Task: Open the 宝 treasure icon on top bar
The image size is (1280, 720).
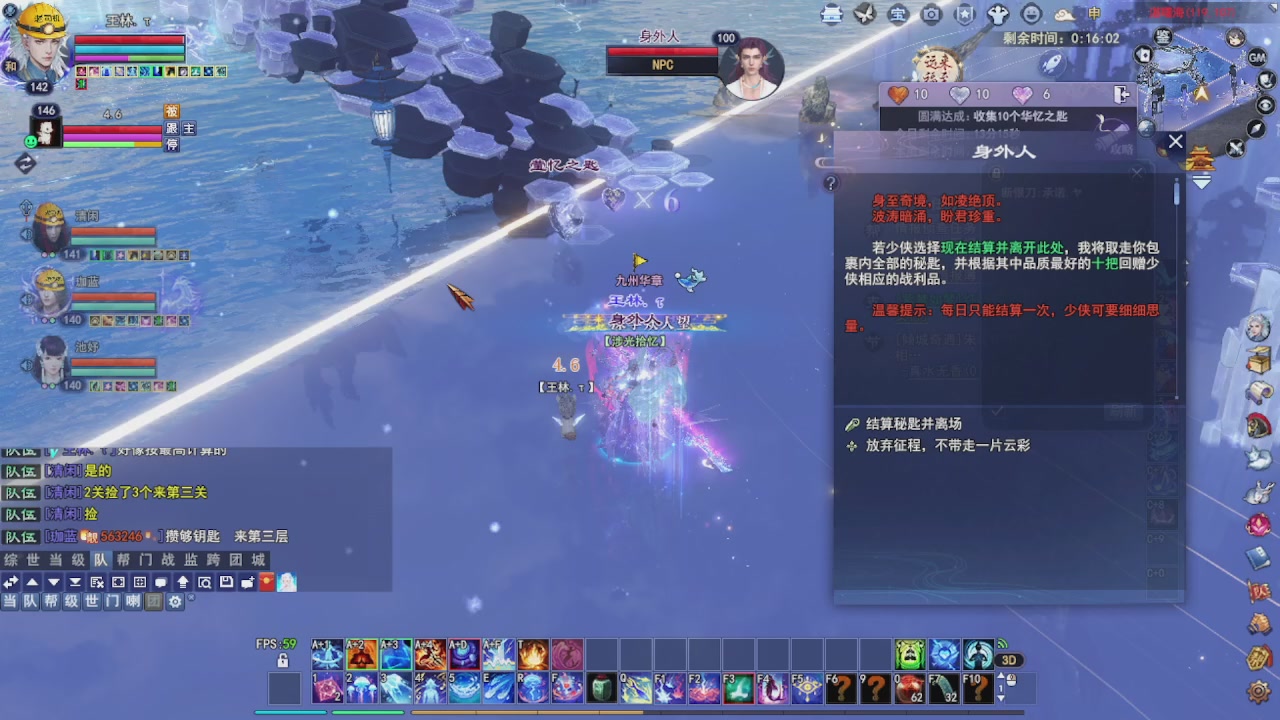Action: click(x=897, y=15)
